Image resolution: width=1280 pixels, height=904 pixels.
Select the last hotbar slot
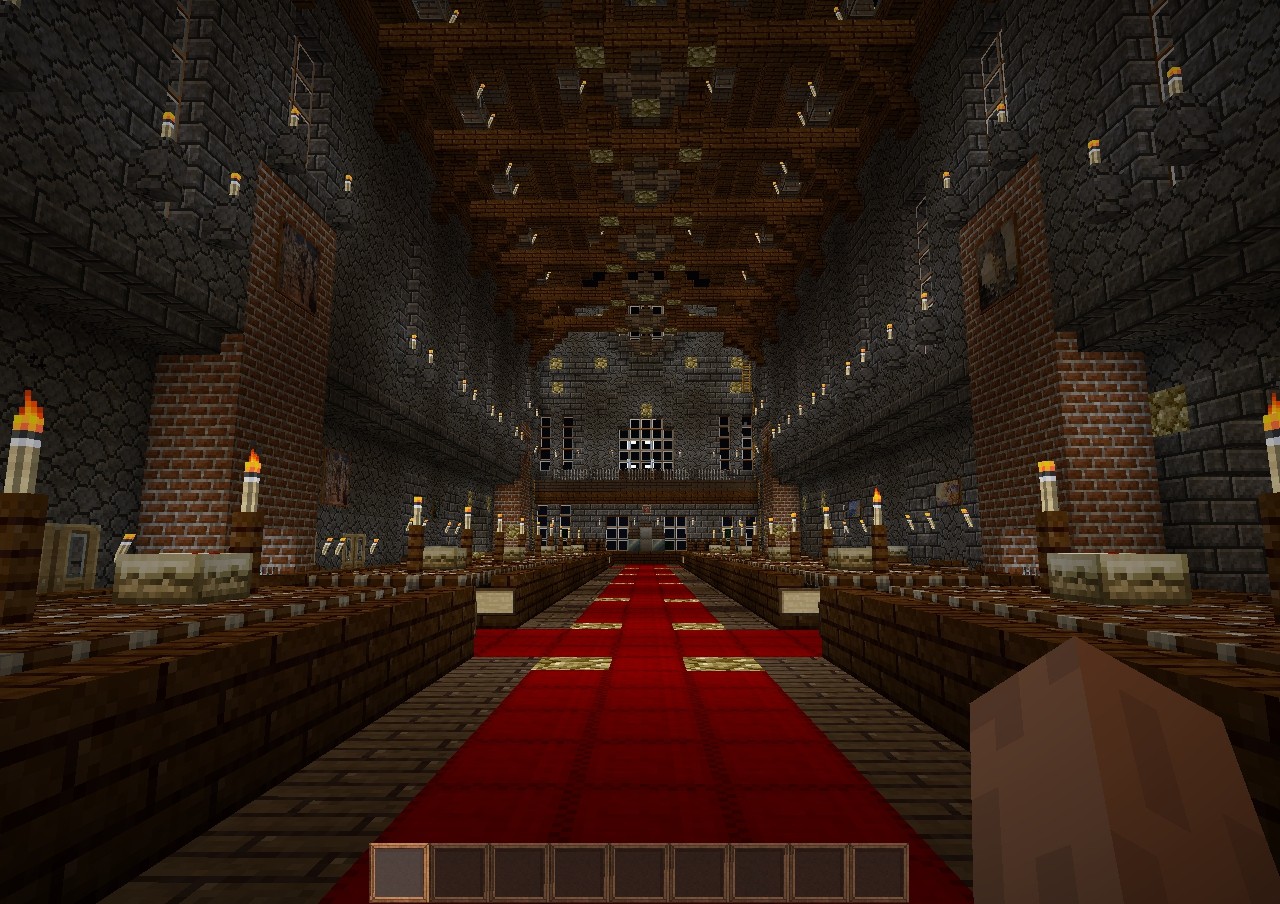click(878, 872)
